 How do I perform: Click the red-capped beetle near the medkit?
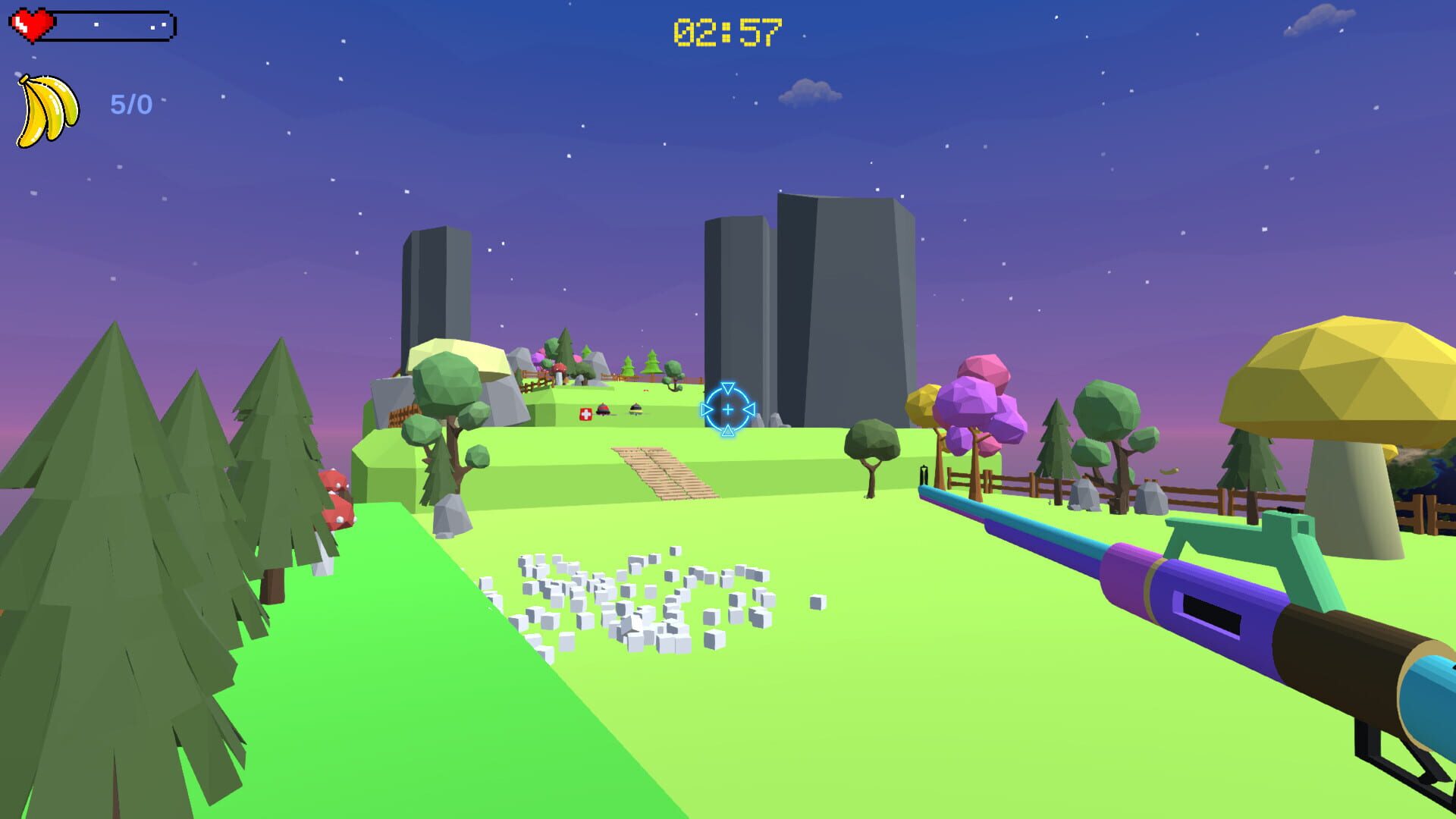tap(604, 409)
